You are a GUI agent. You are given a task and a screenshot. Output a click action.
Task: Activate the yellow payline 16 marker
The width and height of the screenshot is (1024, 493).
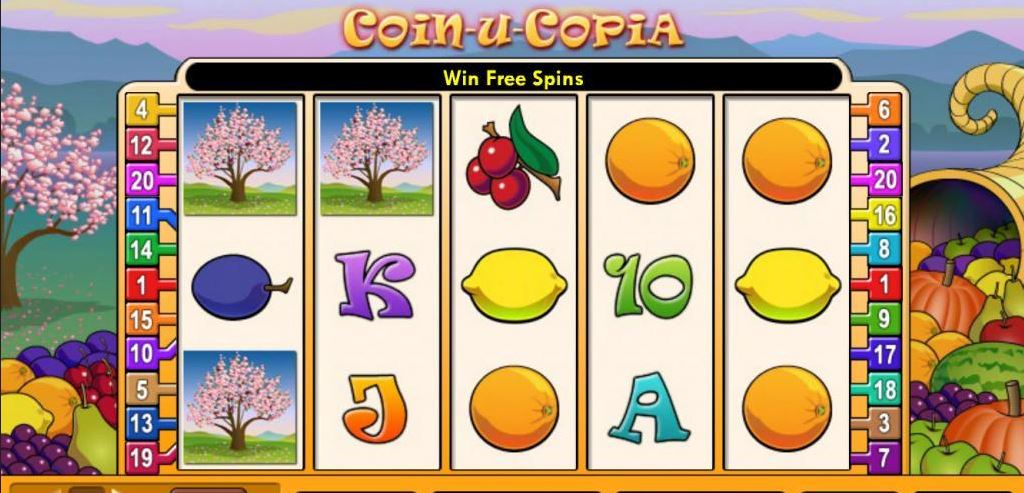(884, 215)
